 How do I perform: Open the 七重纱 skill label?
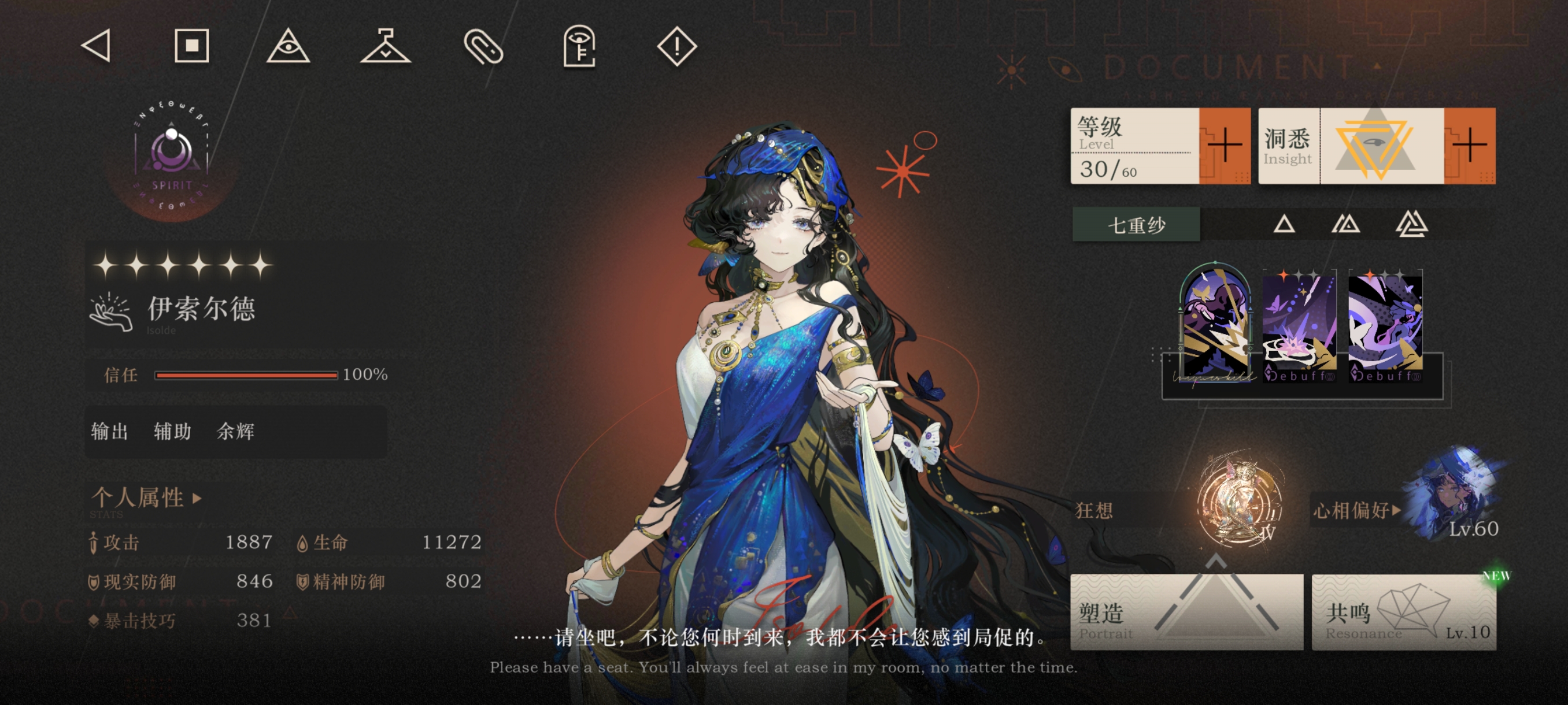point(1136,224)
